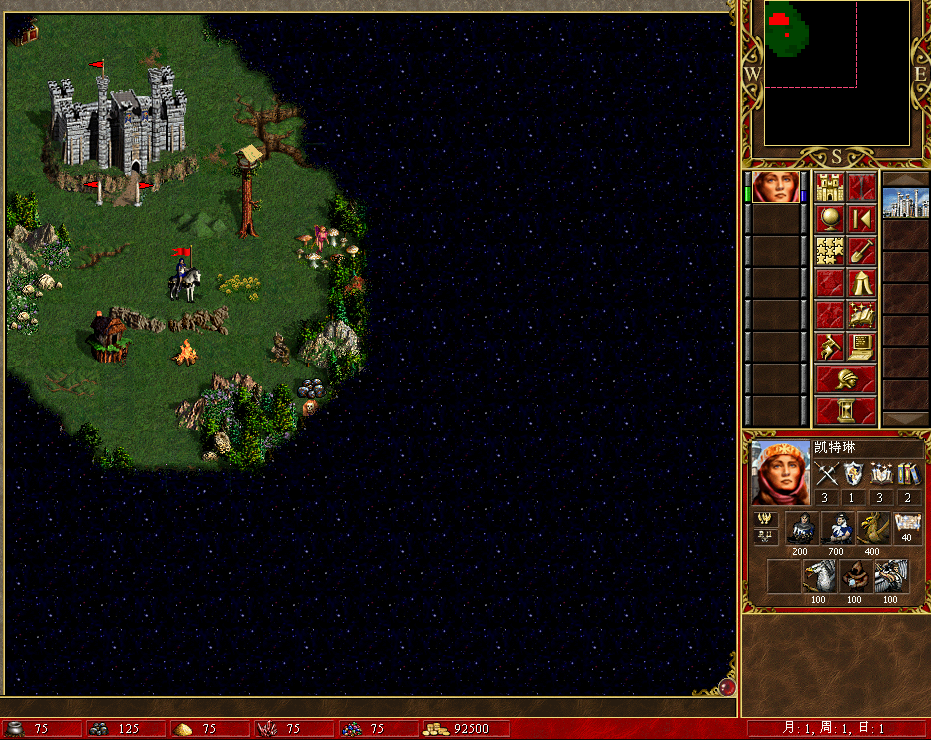This screenshot has width=931, height=740.
Task: Select the hero portrait in the hero list
Action: 775,188
